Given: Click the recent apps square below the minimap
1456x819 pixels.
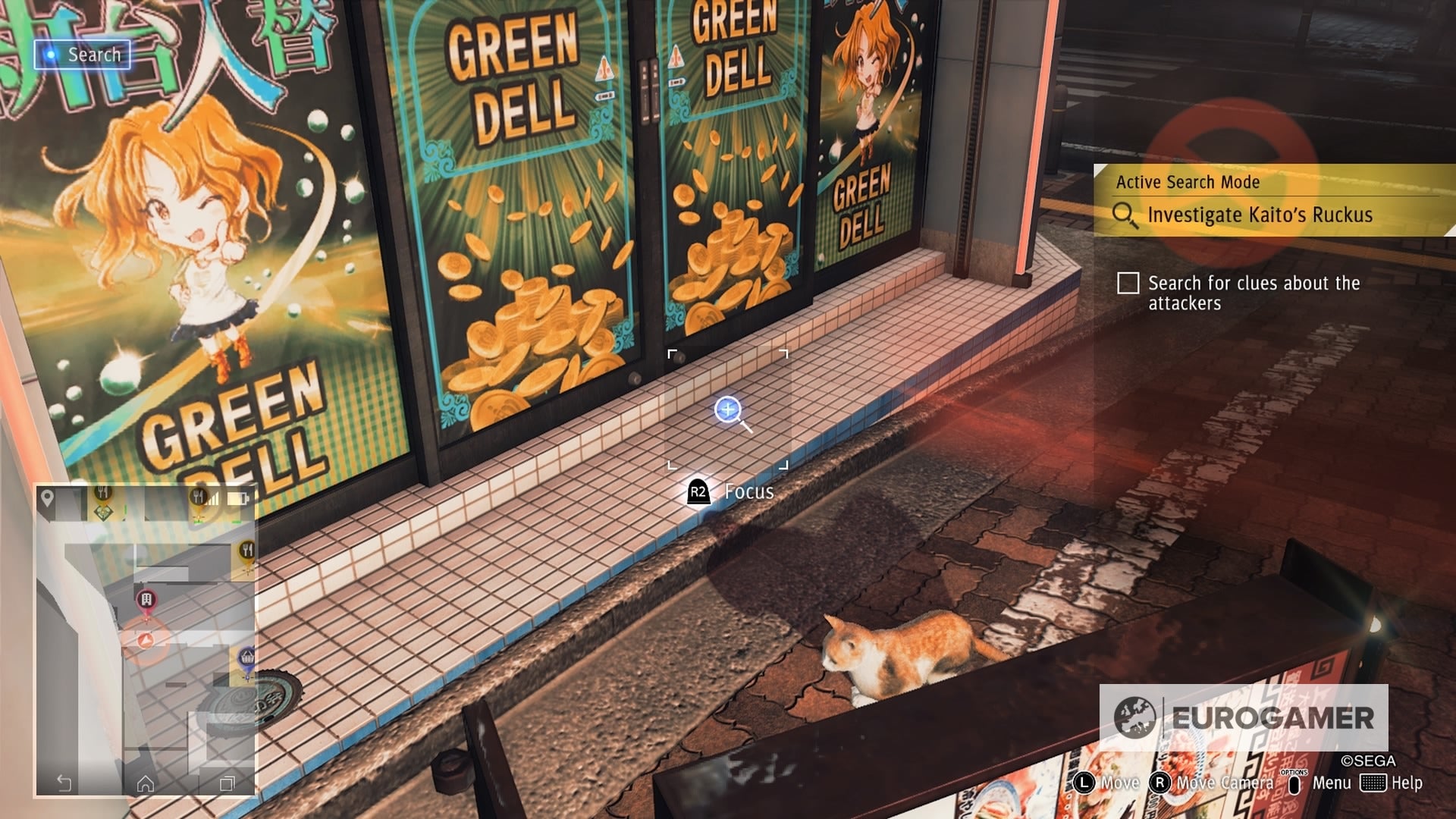Looking at the screenshot, I should tap(227, 783).
